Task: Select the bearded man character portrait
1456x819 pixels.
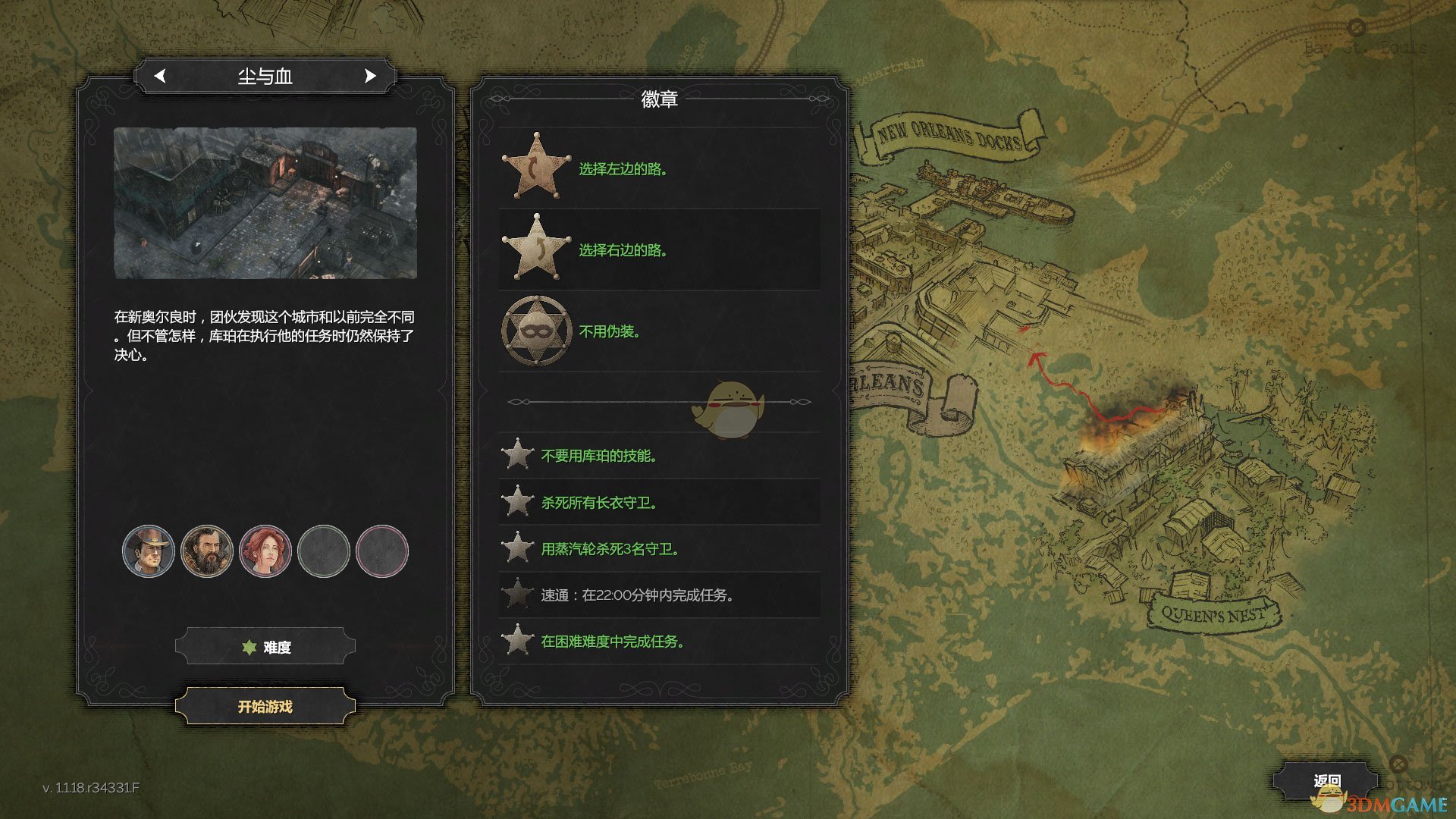Action: click(207, 551)
